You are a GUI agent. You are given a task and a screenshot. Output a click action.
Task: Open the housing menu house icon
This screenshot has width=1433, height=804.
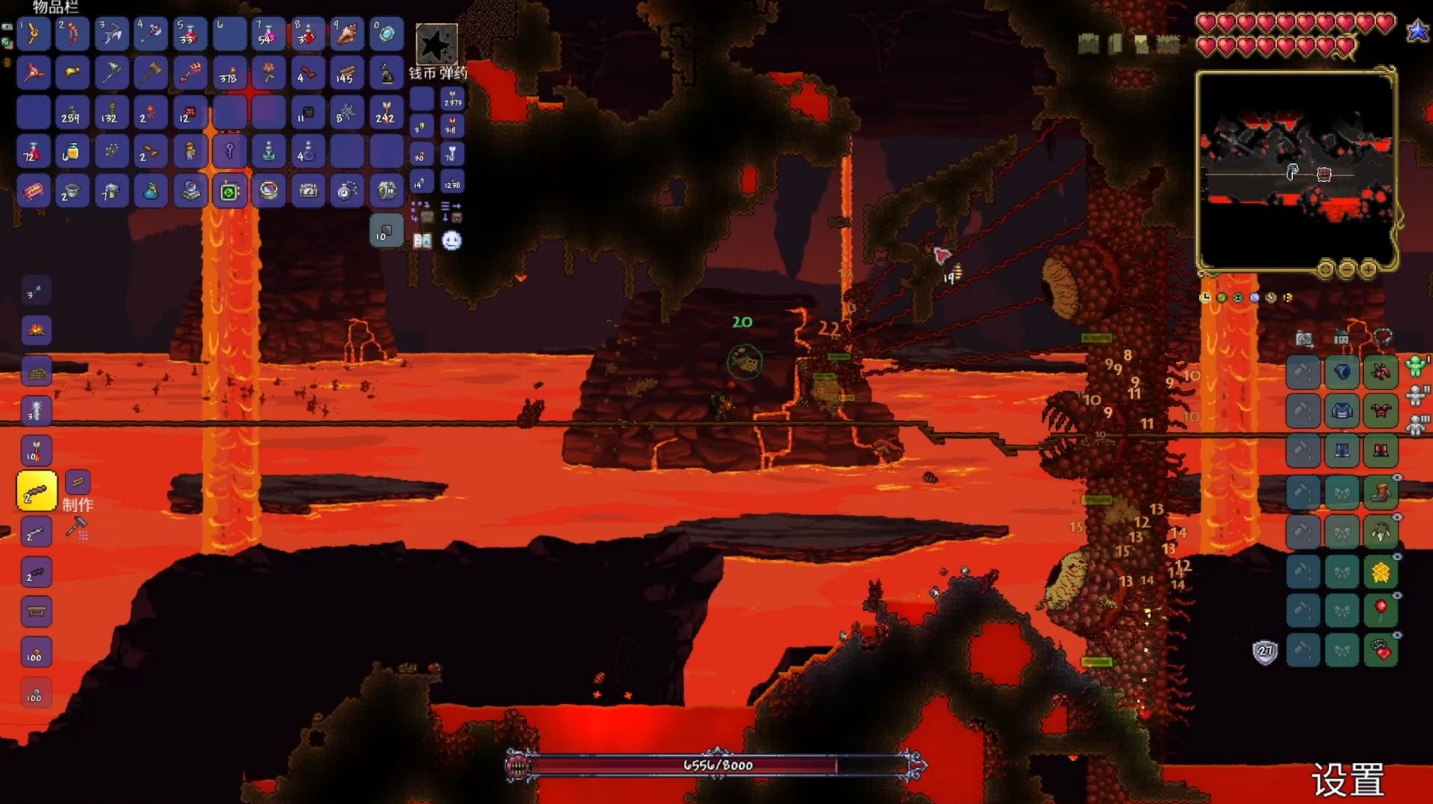[1342, 338]
